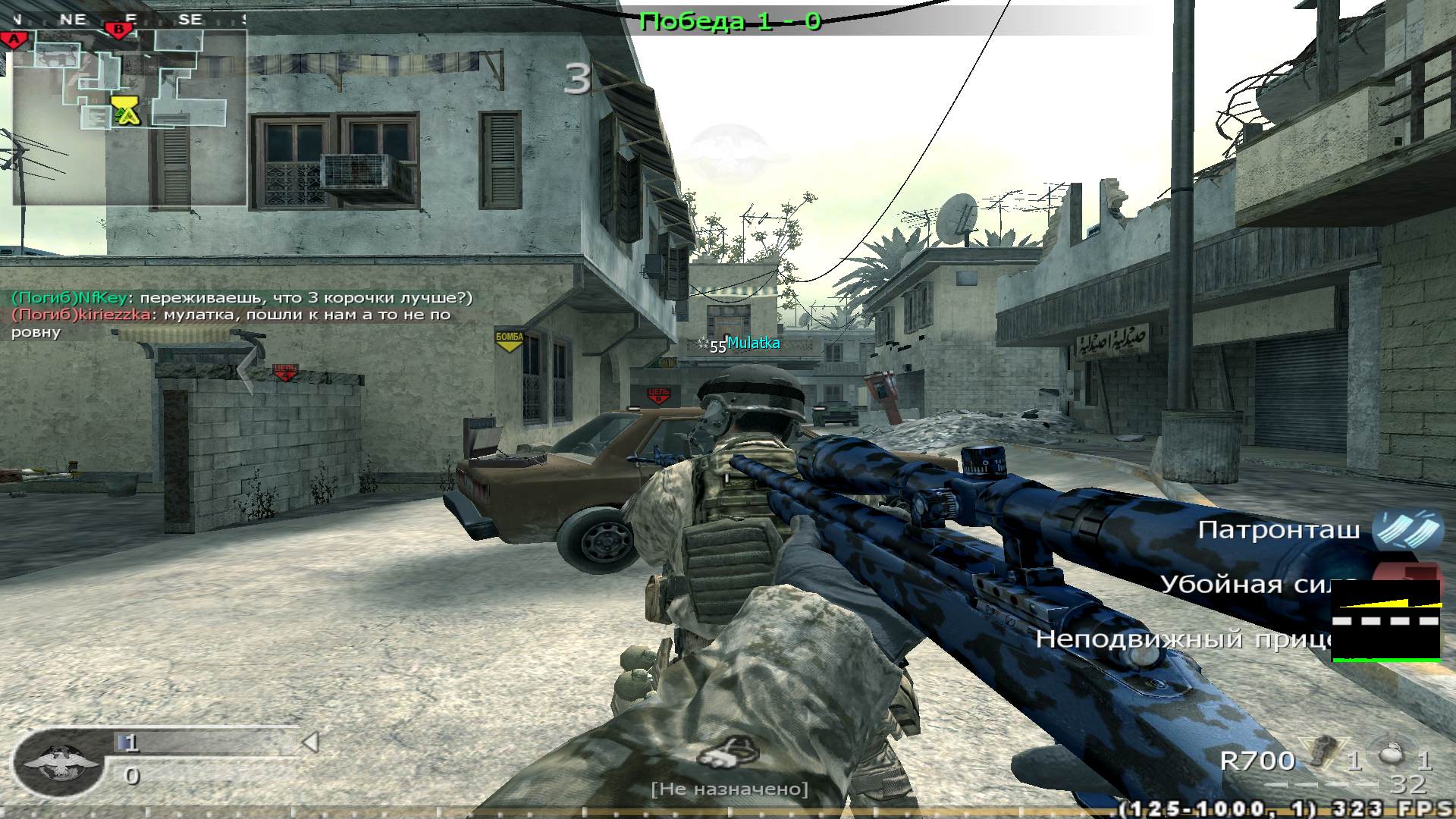Click the minimap in the corner
Screen dimensions: 1456x819
tap(129, 118)
